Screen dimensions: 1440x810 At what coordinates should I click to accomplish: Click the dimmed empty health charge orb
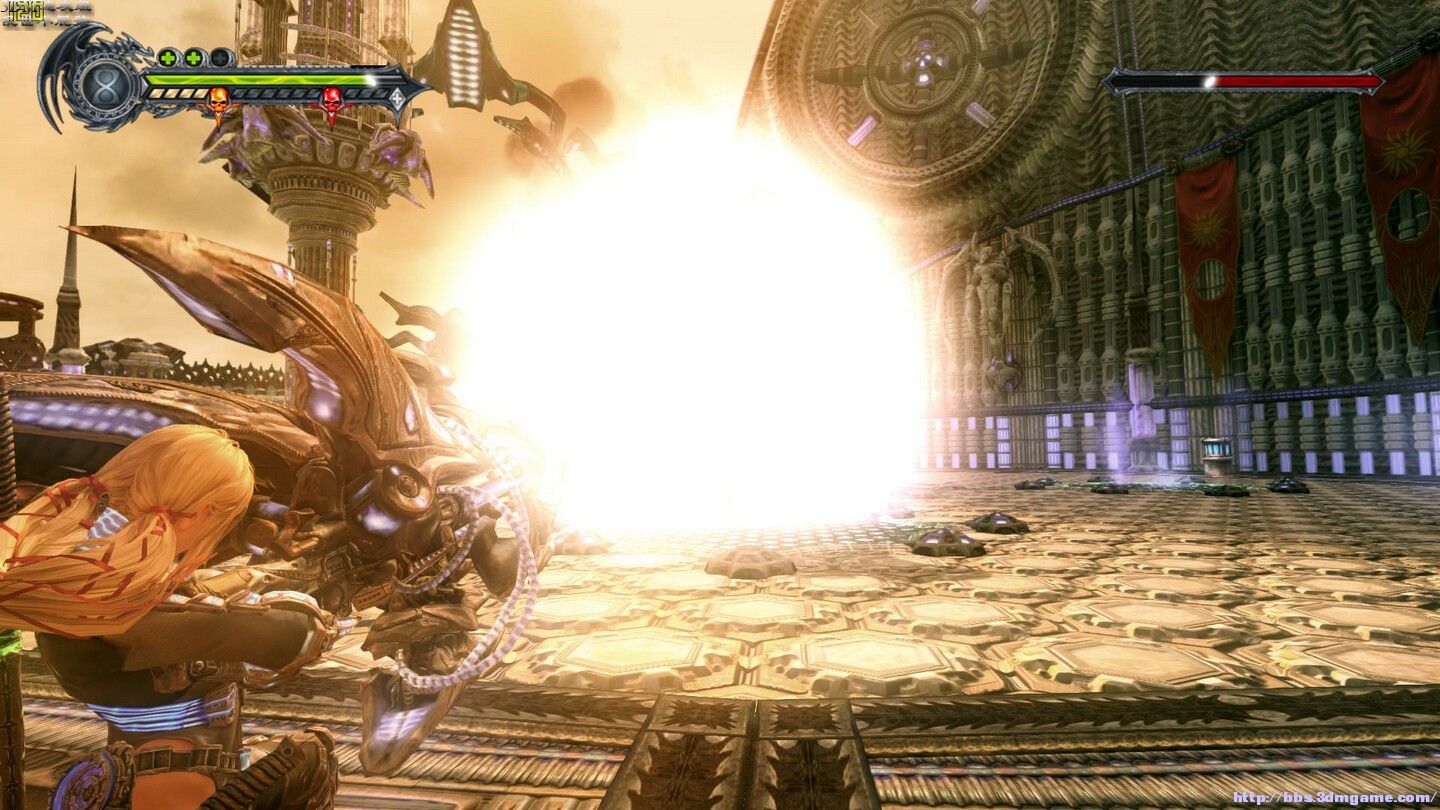coord(221,57)
